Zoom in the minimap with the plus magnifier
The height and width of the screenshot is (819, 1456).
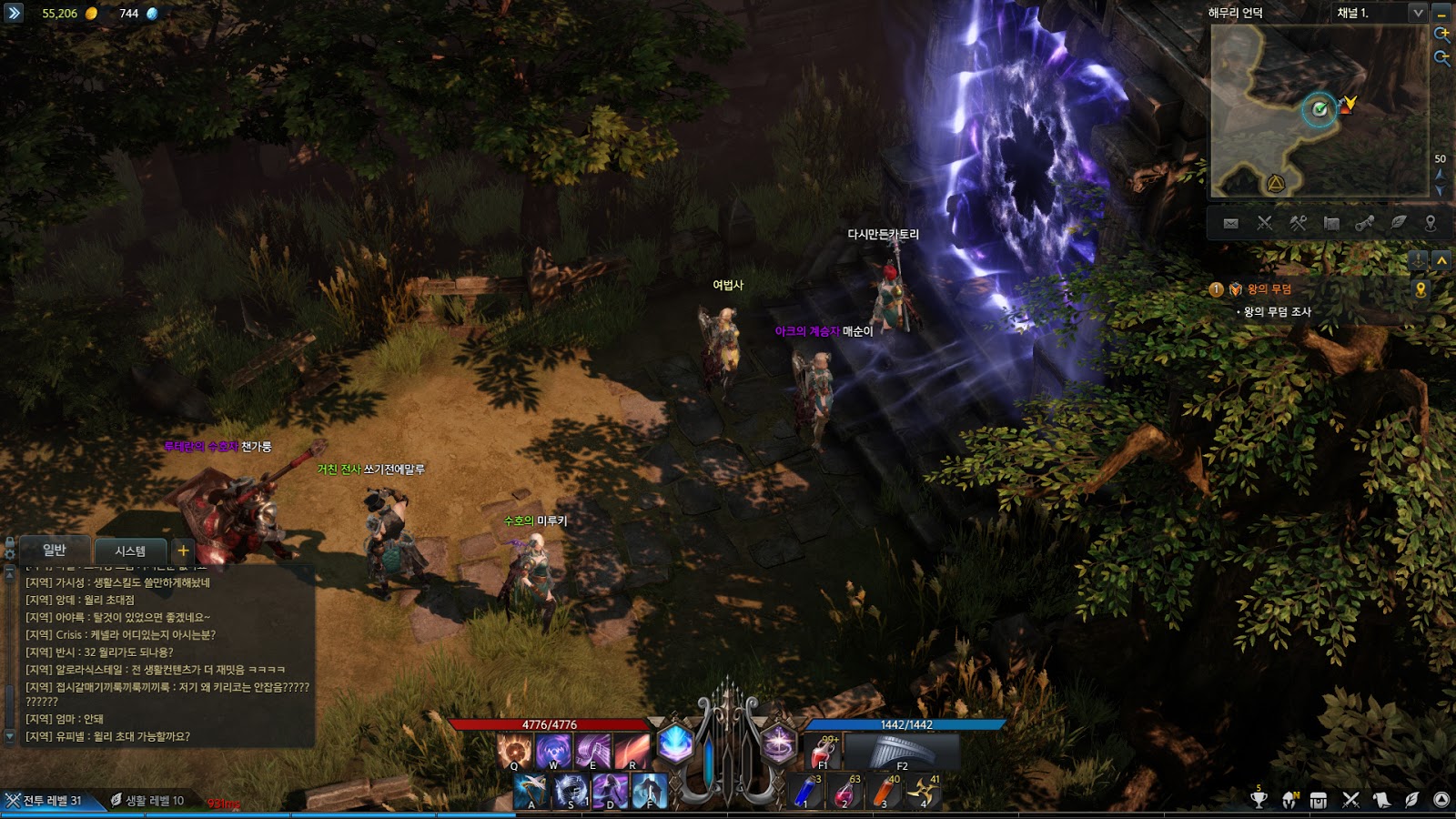[1441, 35]
